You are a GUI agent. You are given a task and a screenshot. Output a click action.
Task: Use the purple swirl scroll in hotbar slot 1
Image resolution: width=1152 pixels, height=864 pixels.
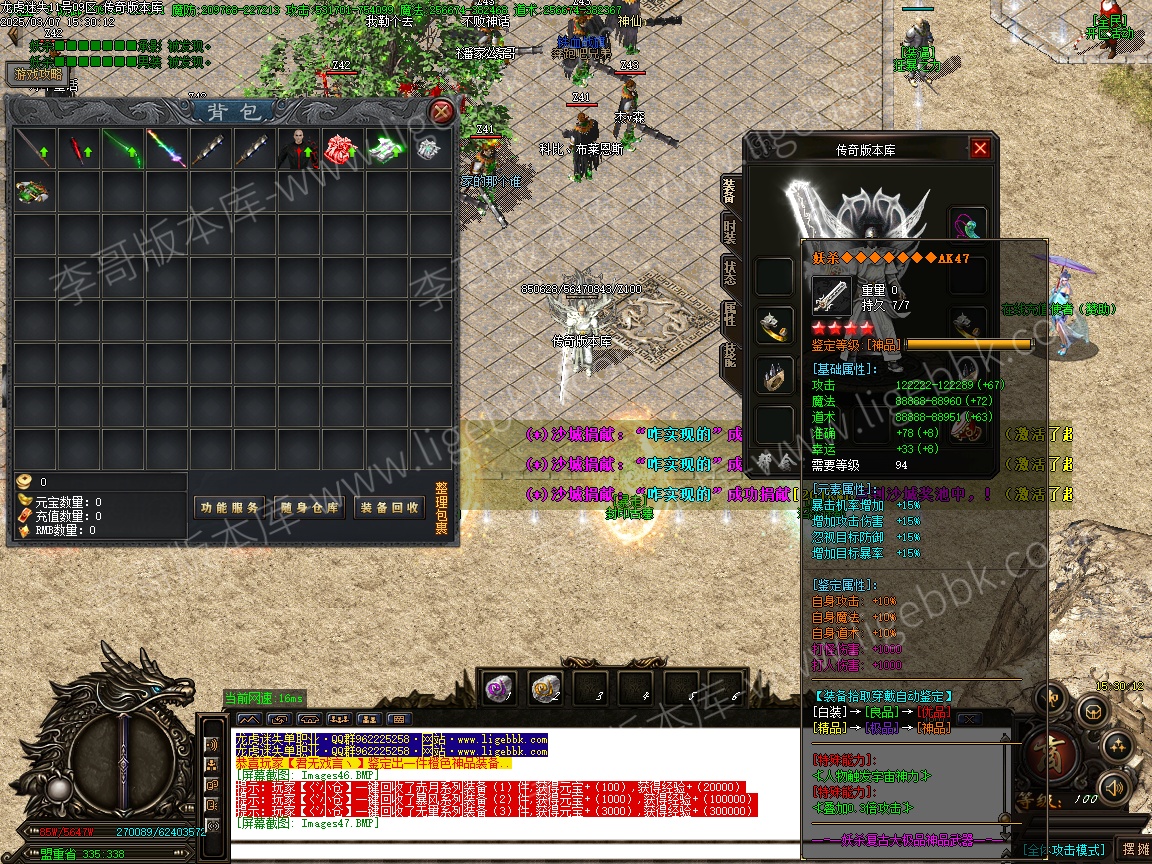tap(498, 688)
